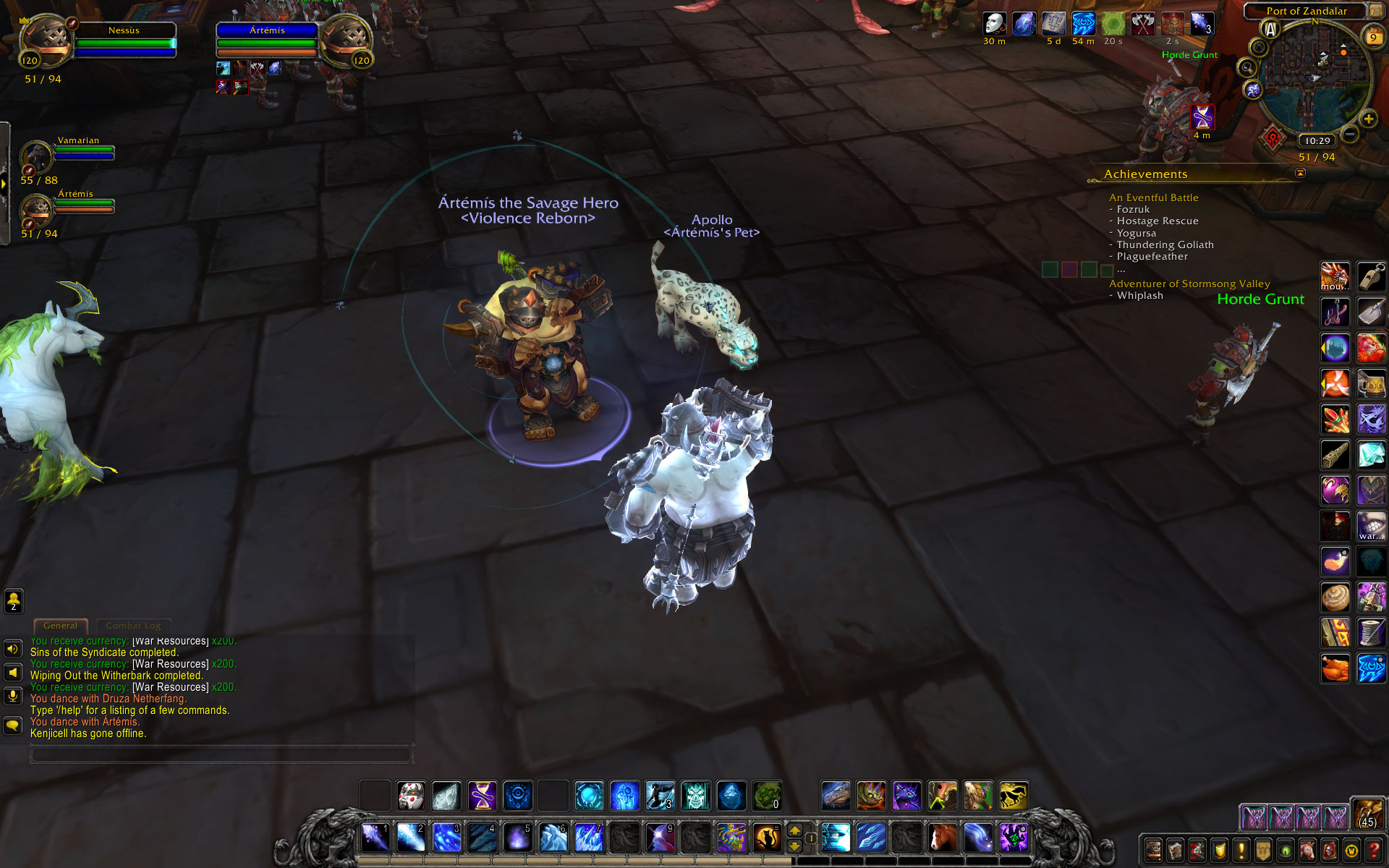Select Vamarian's party frame
This screenshot has width=1389, height=868.
36,156
